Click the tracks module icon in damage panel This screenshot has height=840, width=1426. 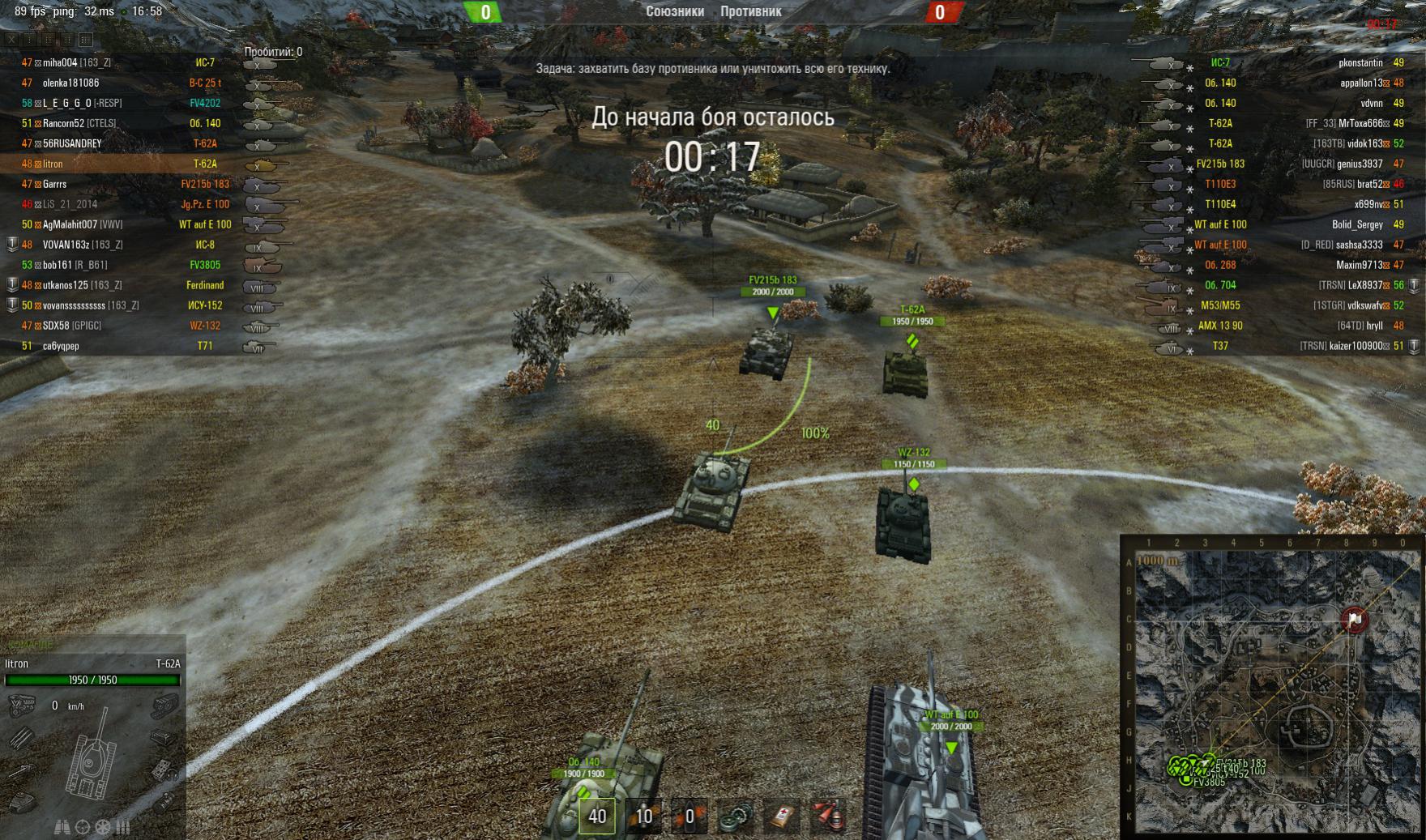(x=165, y=706)
